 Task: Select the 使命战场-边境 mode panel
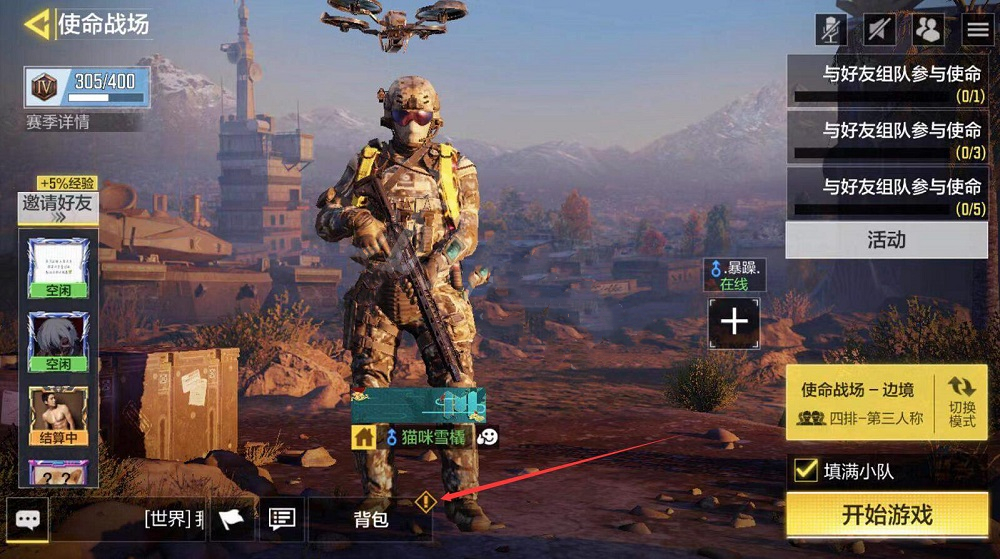pyautogui.click(x=860, y=401)
